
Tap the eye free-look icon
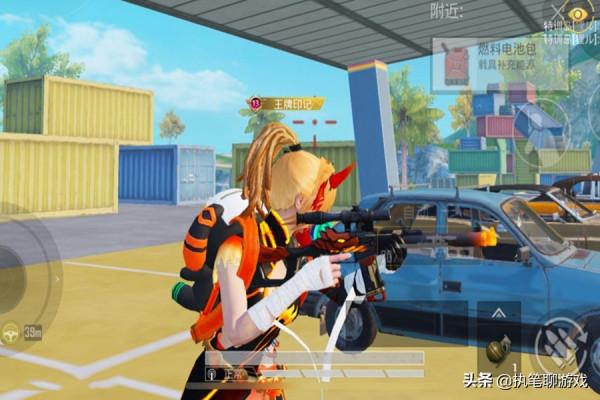(578, 13)
